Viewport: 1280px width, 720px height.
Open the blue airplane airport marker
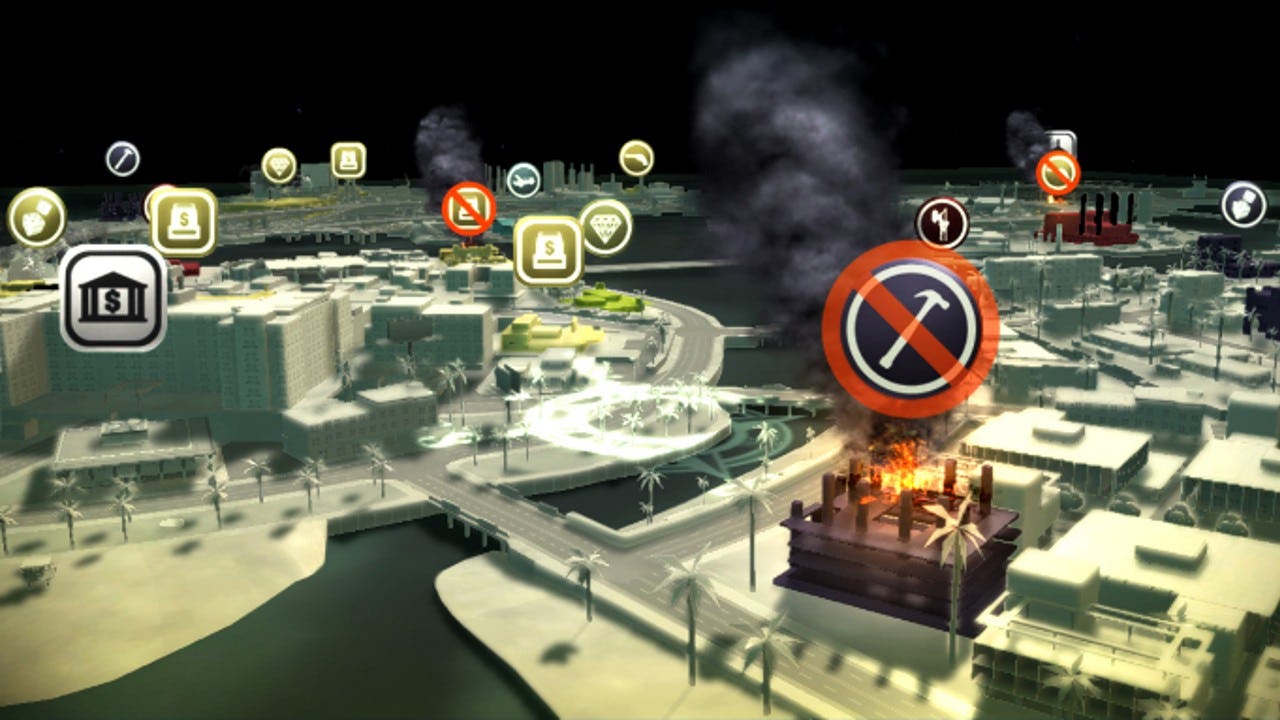524,179
